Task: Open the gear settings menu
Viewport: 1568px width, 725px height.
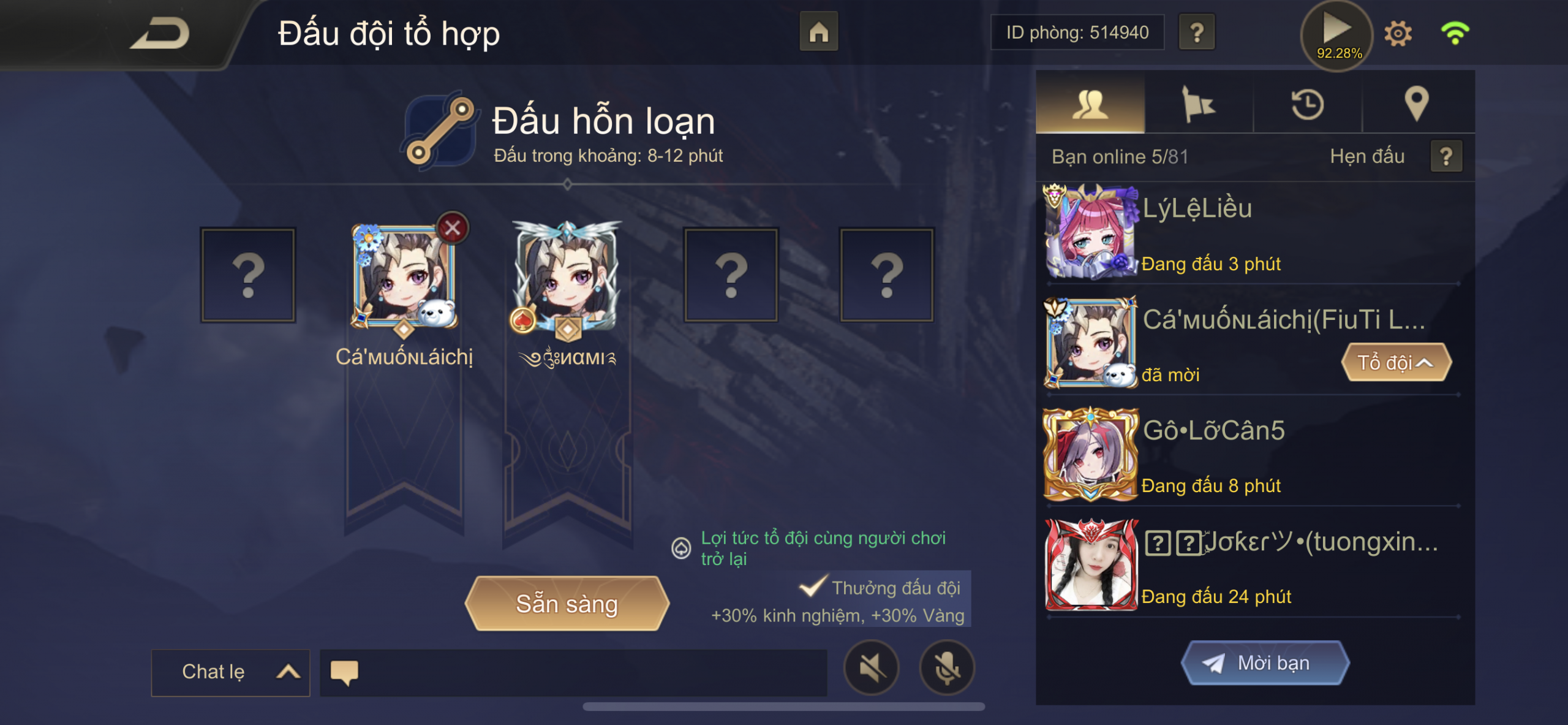Action: point(1398,33)
